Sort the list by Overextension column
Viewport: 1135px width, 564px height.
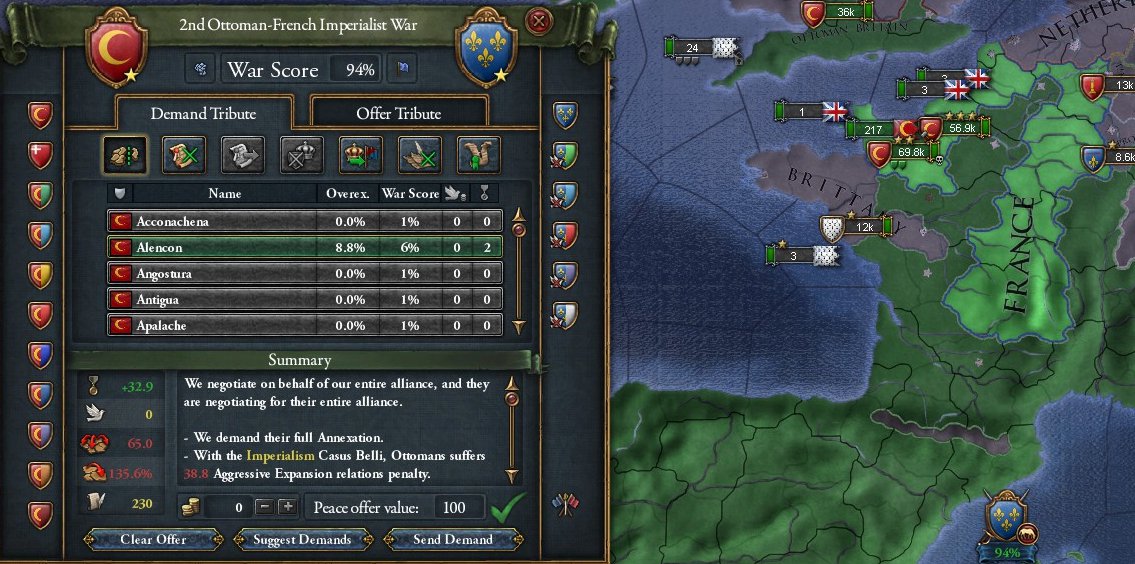pyautogui.click(x=348, y=193)
